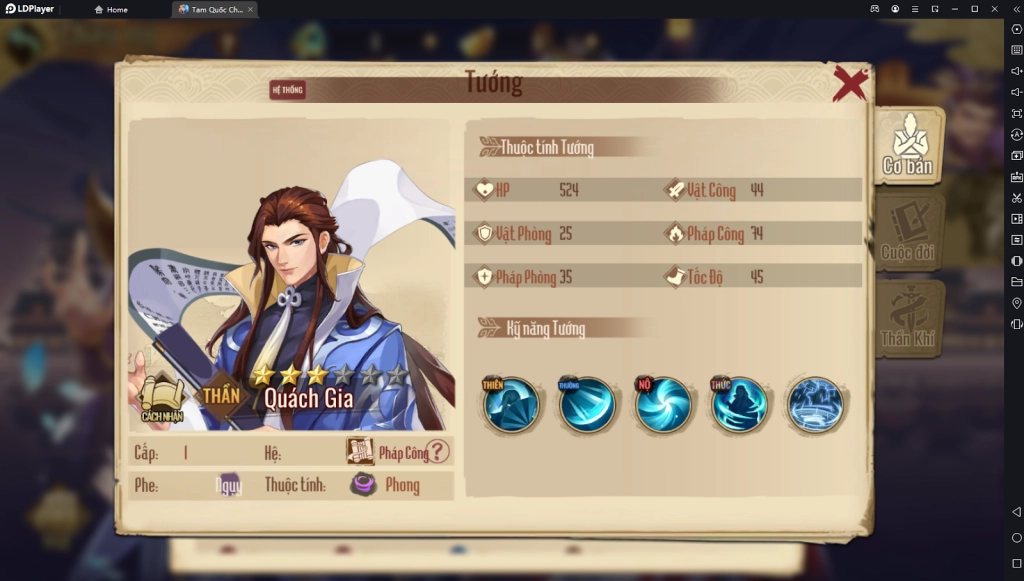
Task: Click the Cách Nhận scroll icon
Action: 161,397
